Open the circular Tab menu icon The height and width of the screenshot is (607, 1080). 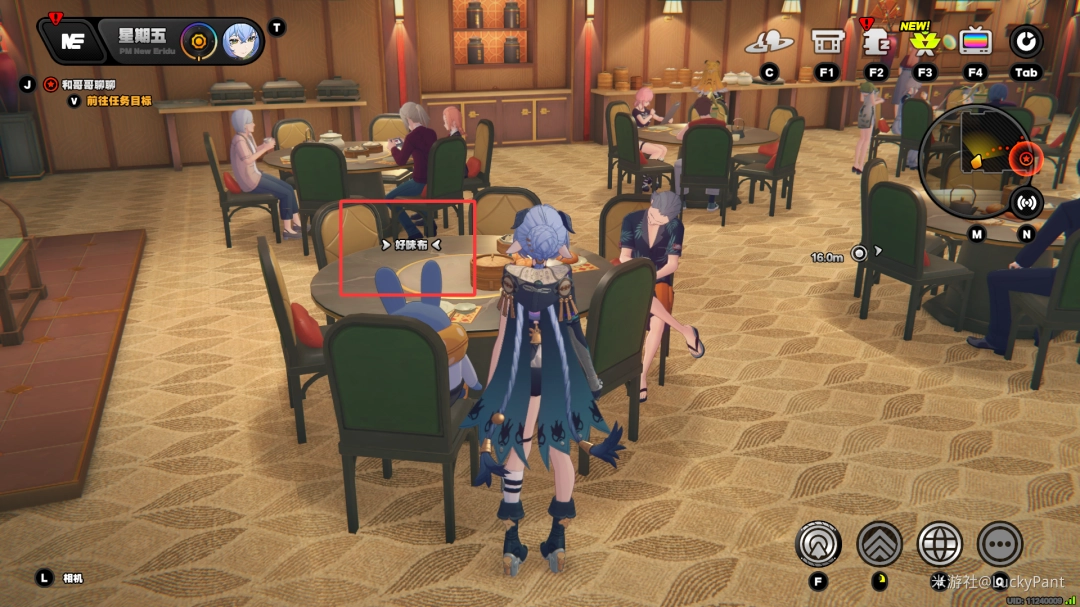tap(1026, 41)
